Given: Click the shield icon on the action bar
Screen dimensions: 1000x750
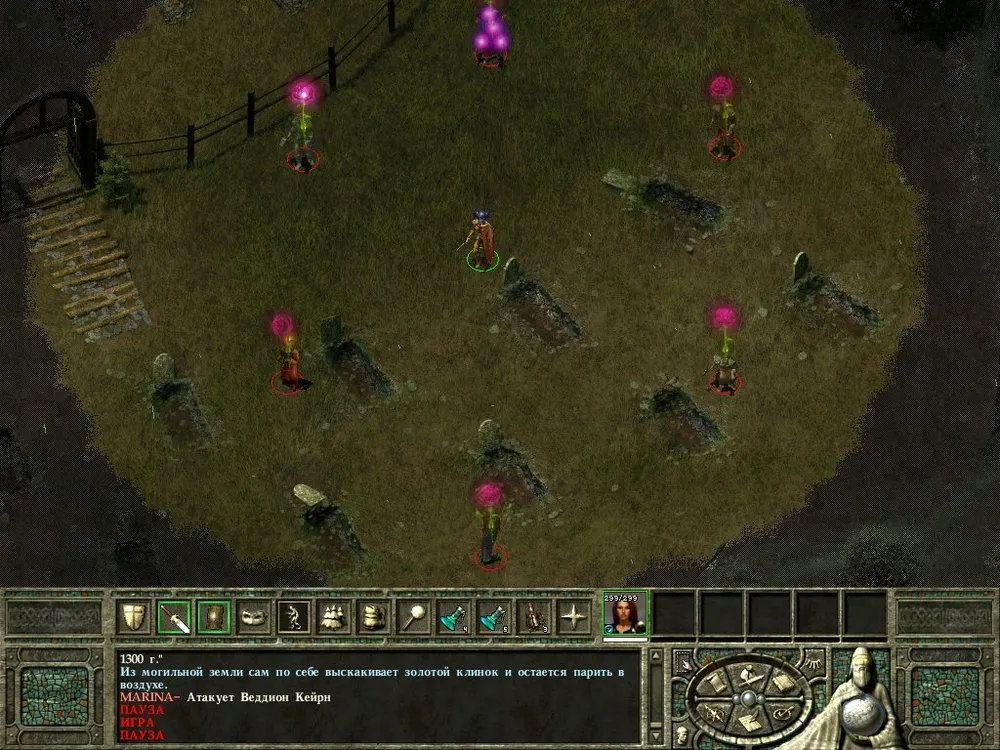Looking at the screenshot, I should click(133, 617).
